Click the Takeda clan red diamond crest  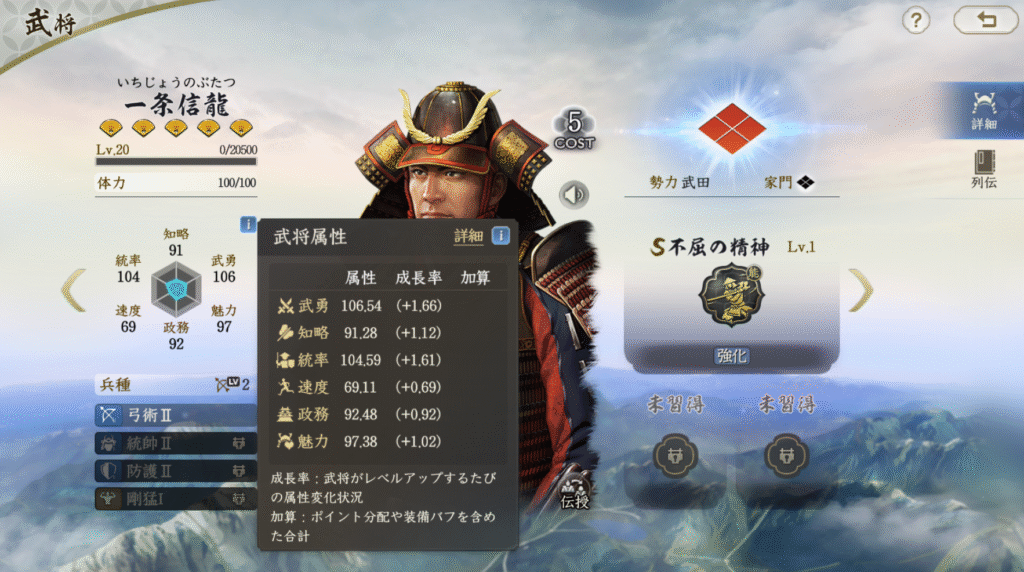click(731, 127)
